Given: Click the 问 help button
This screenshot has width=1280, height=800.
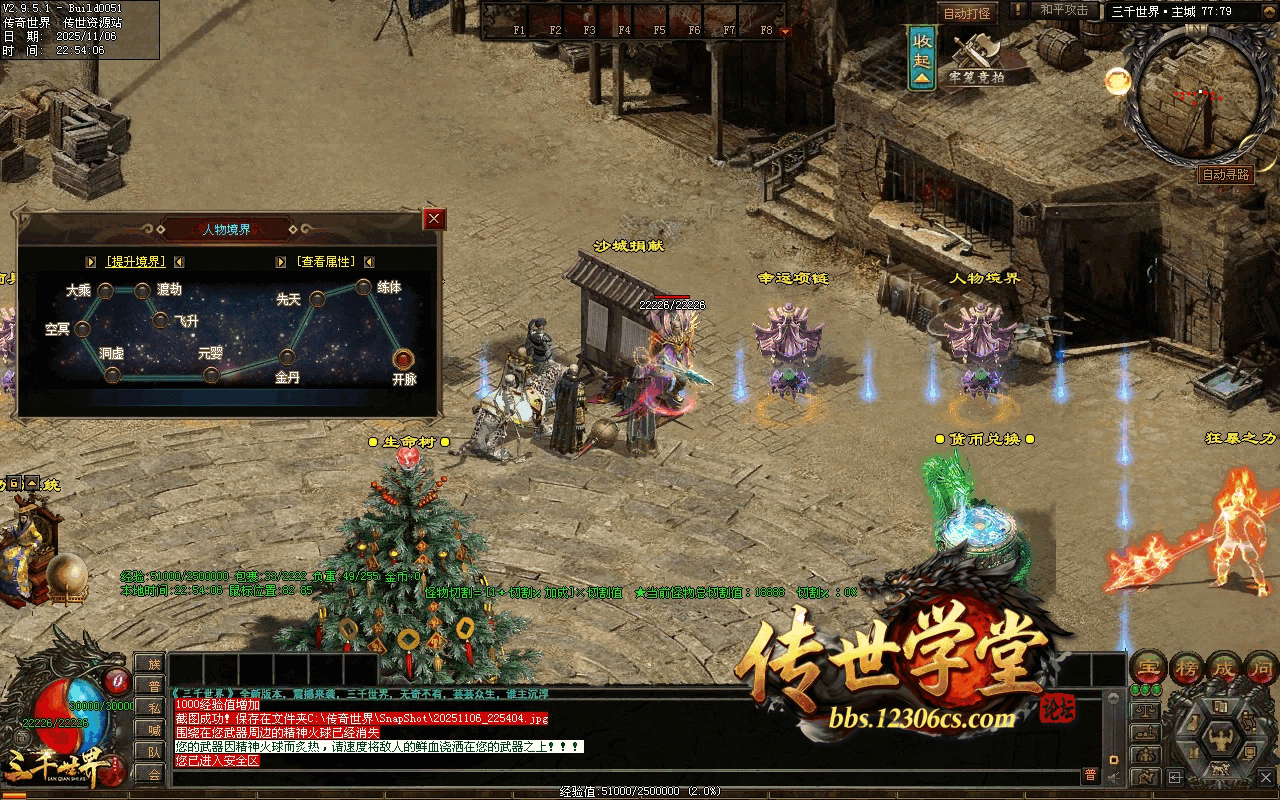Looking at the screenshot, I should 1262,667.
